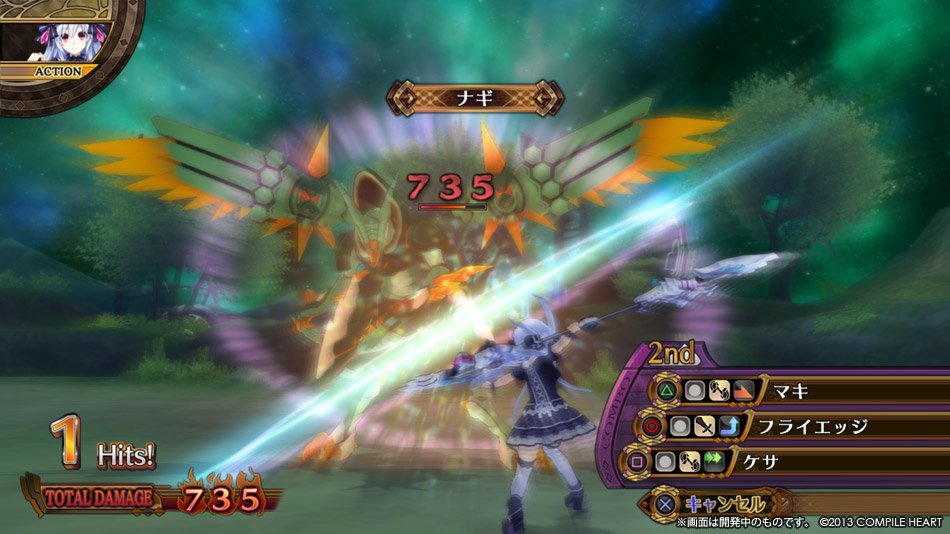Cancel with the キャンセル option
This screenshot has width=950, height=534.
pyautogui.click(x=722, y=503)
